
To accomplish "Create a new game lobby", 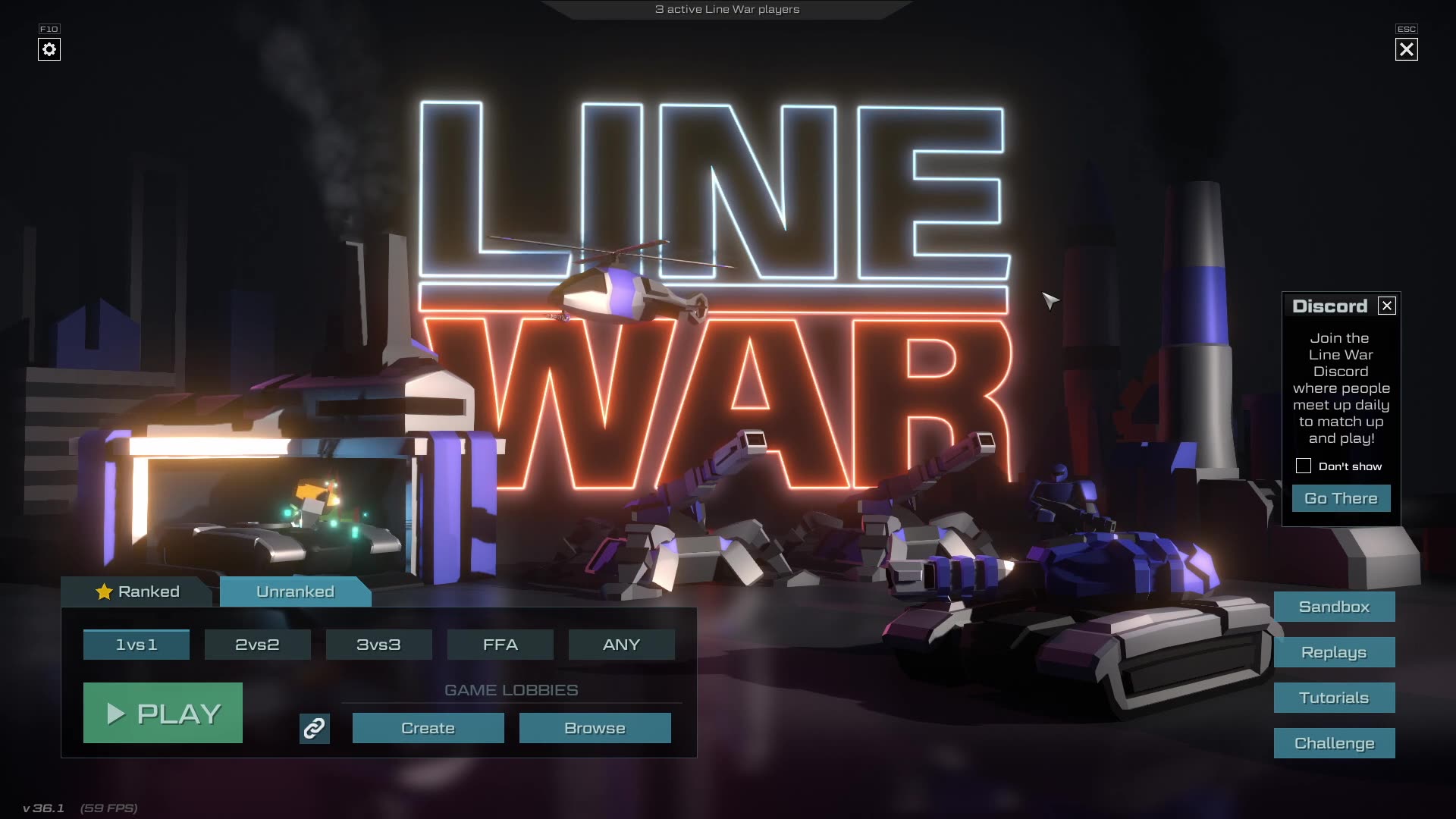I will click(x=428, y=728).
